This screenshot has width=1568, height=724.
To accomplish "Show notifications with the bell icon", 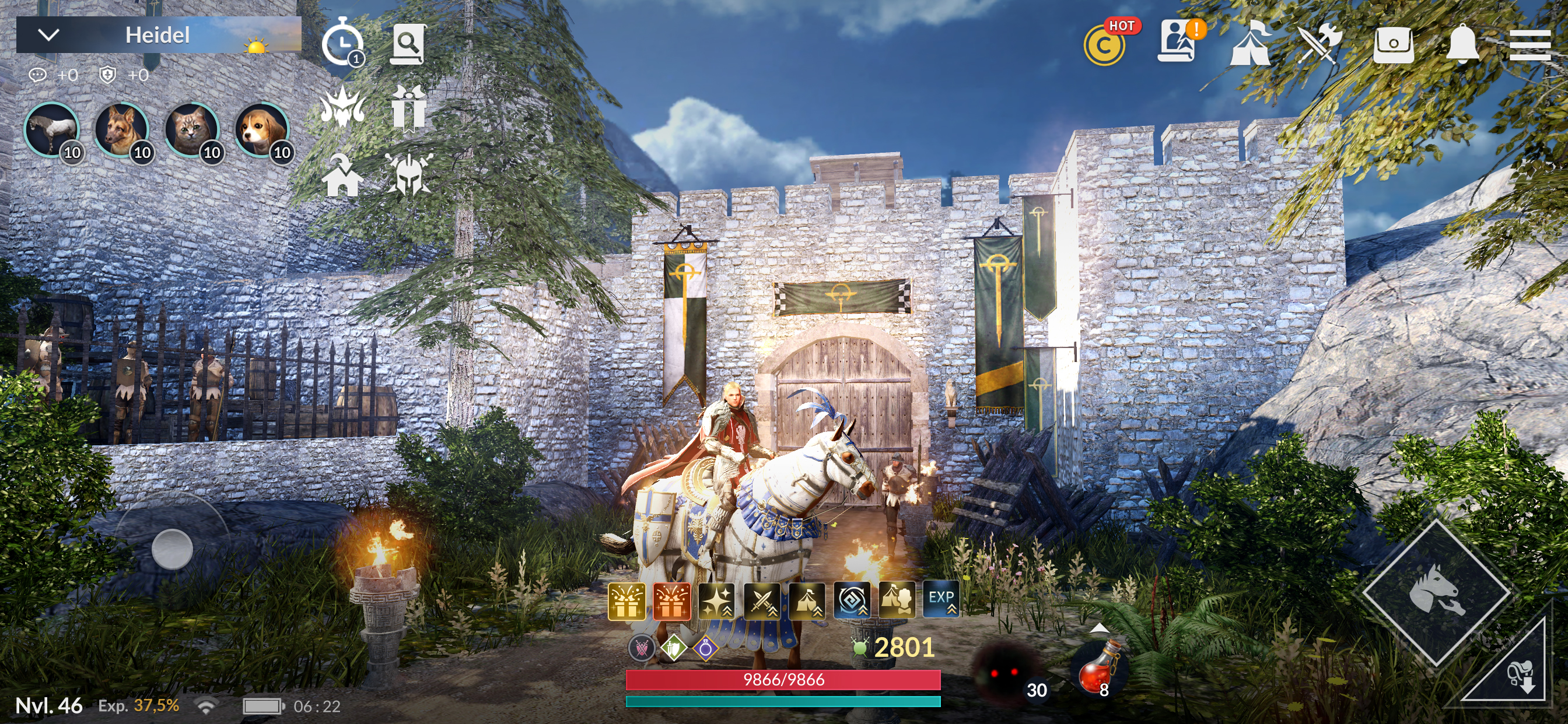I will [x=1462, y=44].
